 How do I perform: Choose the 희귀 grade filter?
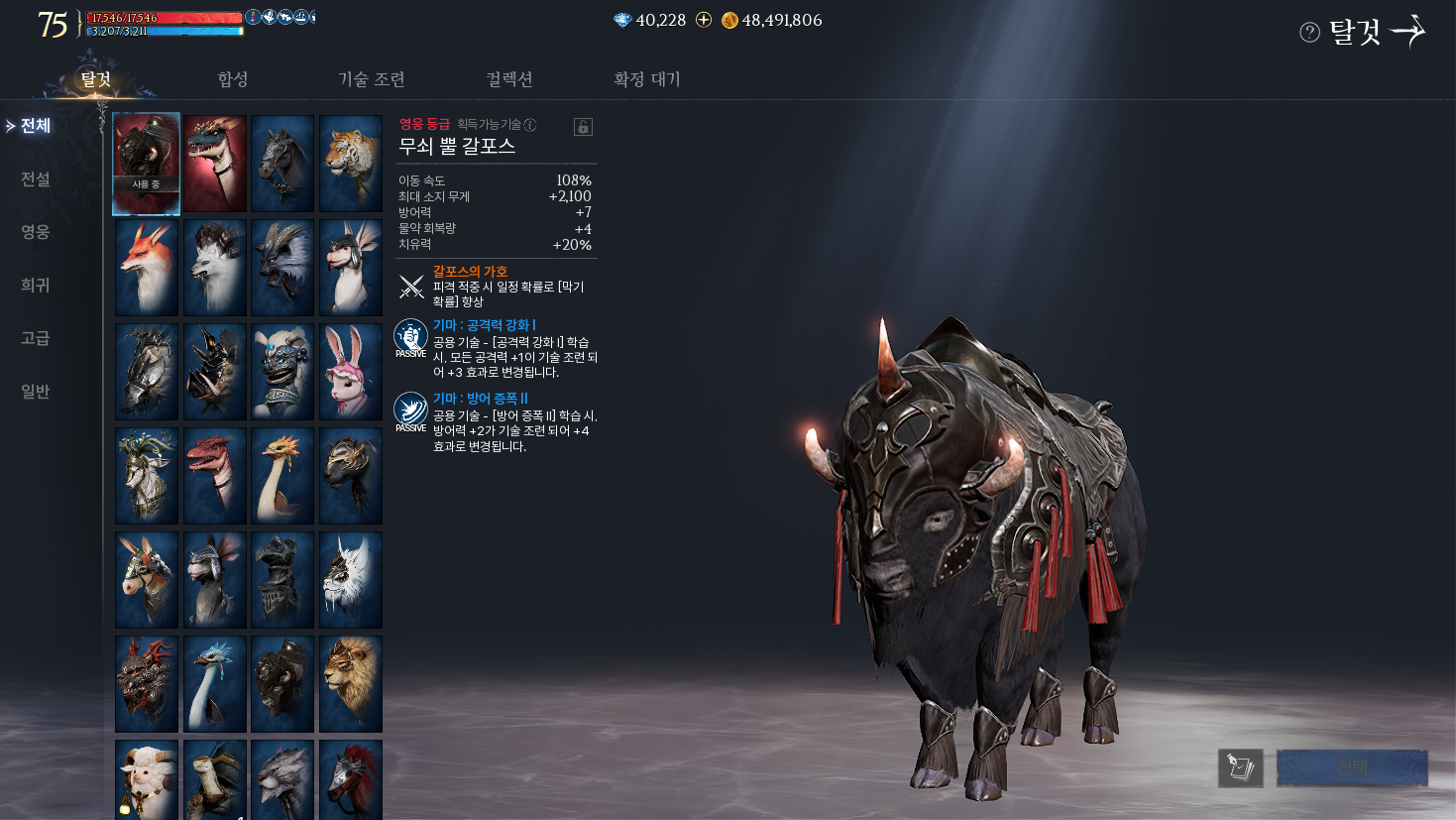pyautogui.click(x=36, y=286)
